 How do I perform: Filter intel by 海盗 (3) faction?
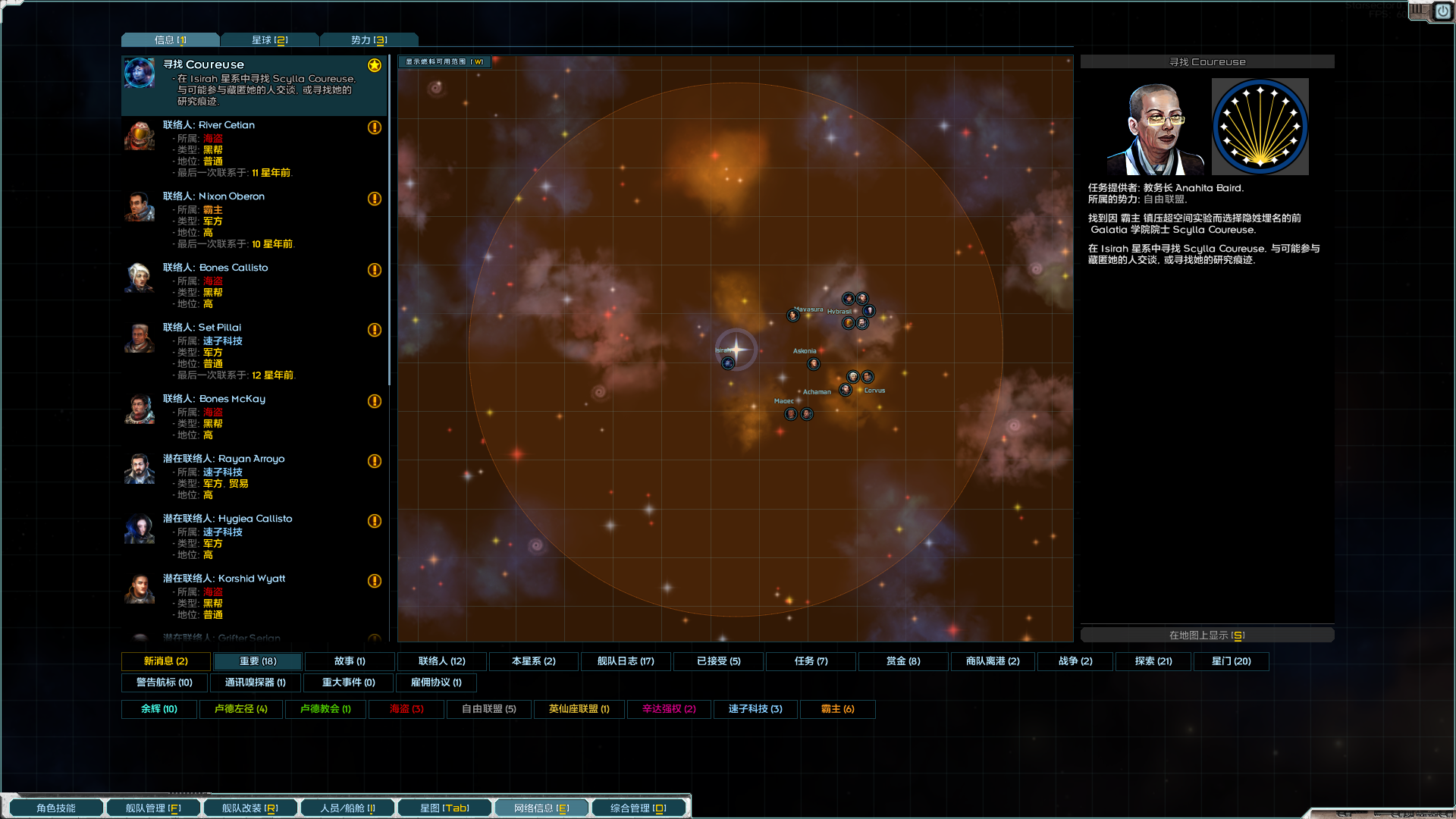(x=406, y=709)
